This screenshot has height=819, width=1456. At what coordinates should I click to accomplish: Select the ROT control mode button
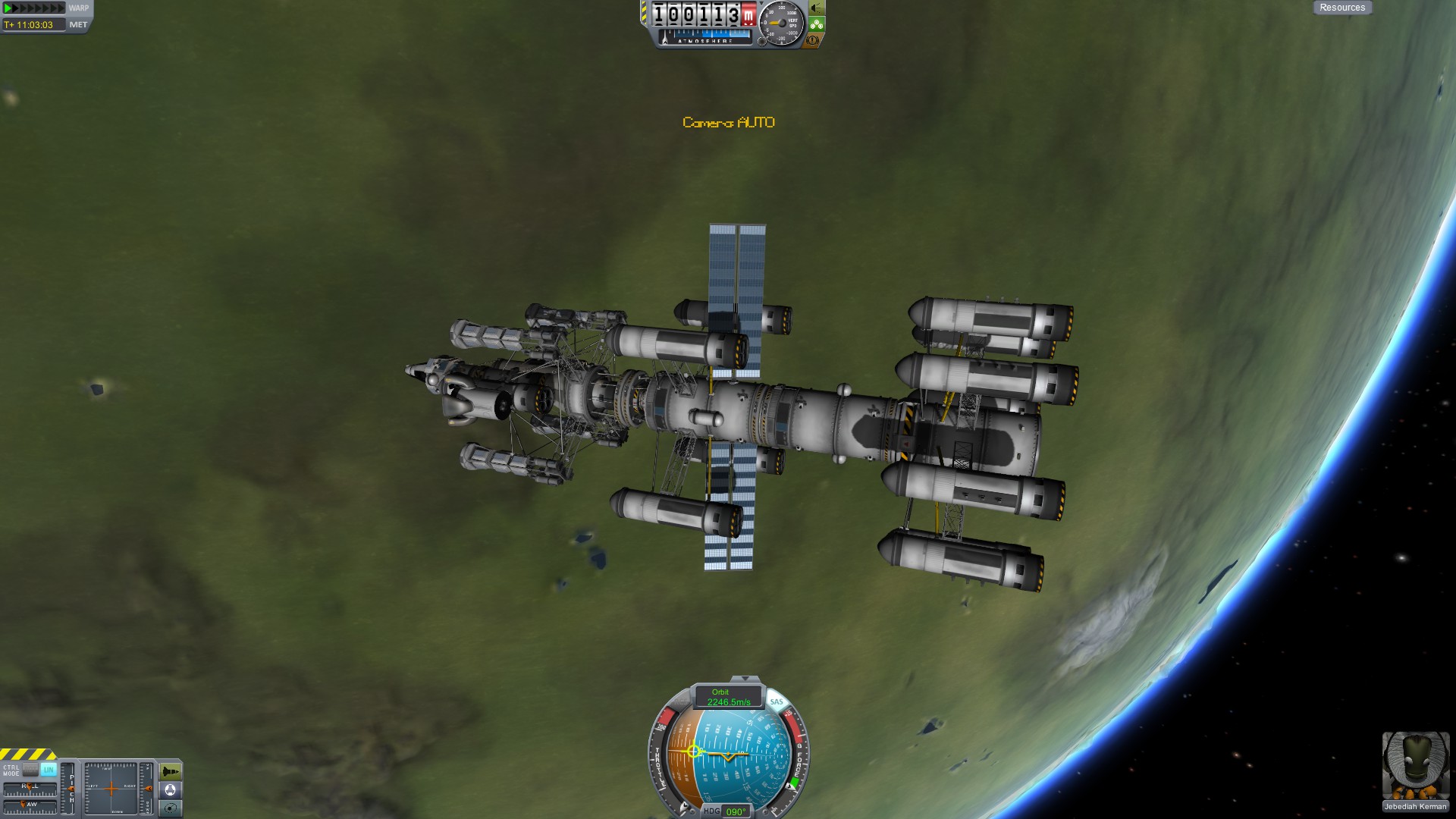[31, 769]
